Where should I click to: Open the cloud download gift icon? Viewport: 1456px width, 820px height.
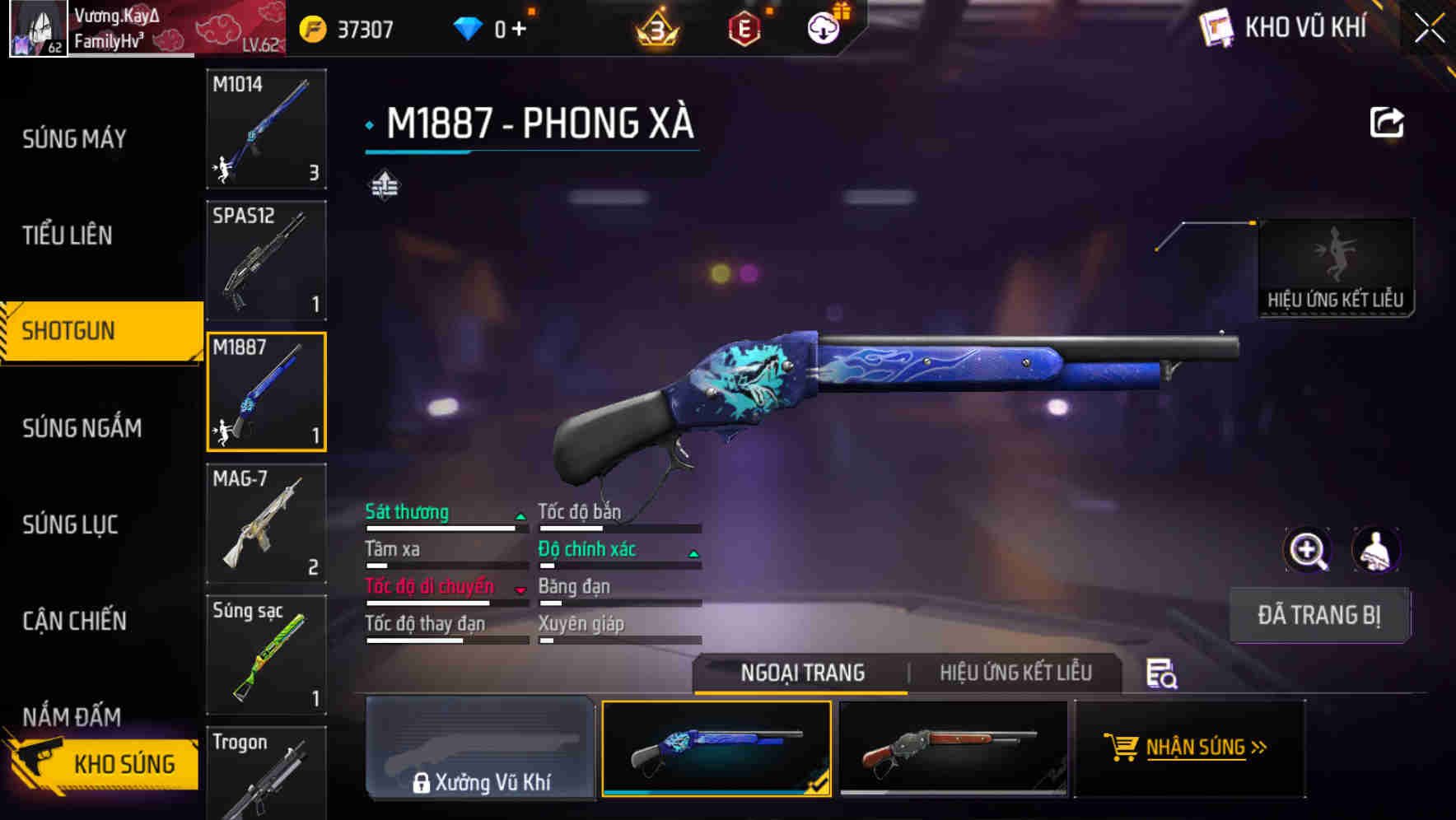[x=824, y=27]
